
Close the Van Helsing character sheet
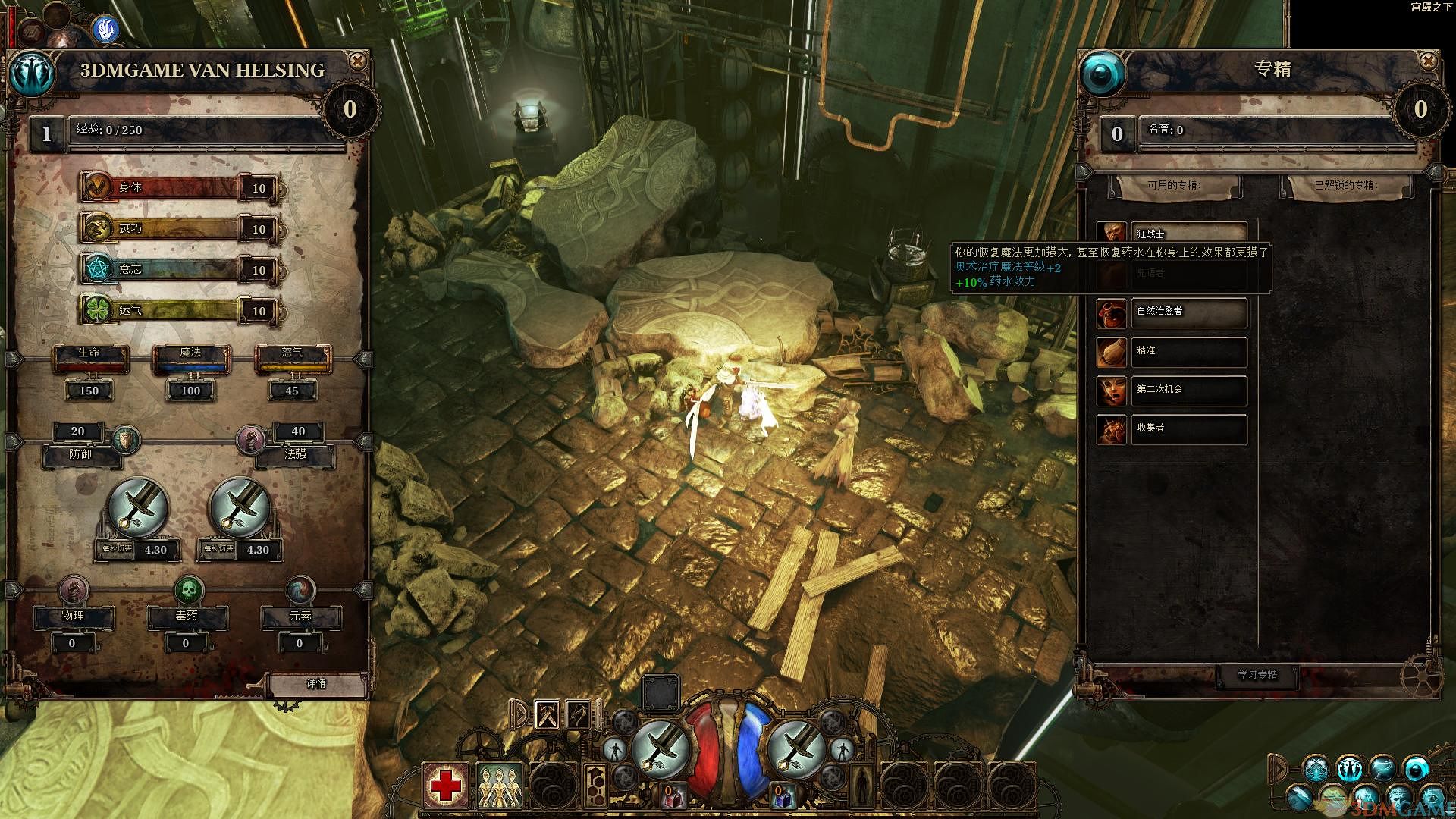(357, 61)
